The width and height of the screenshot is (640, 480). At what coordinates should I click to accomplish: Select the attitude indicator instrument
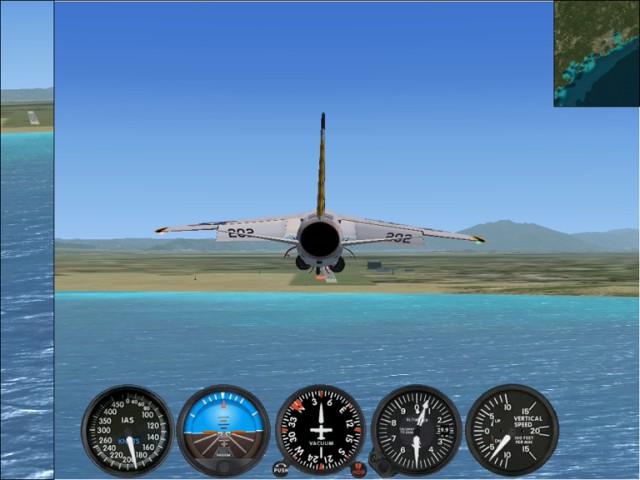coord(223,430)
